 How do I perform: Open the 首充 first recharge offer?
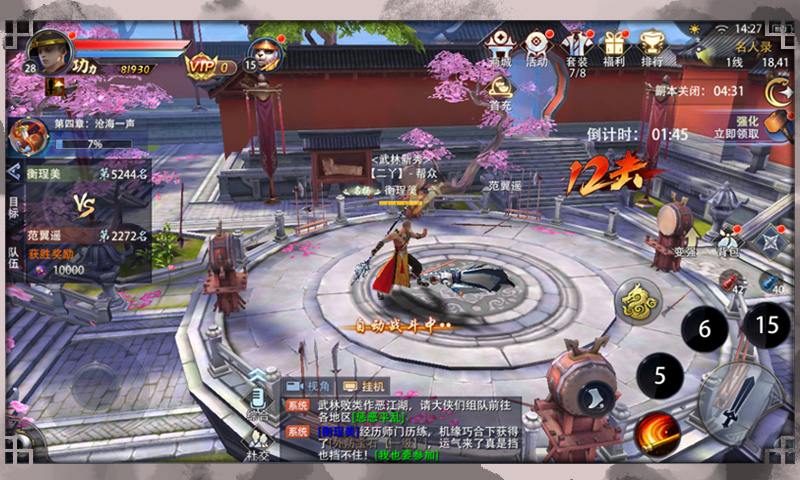tap(500, 92)
